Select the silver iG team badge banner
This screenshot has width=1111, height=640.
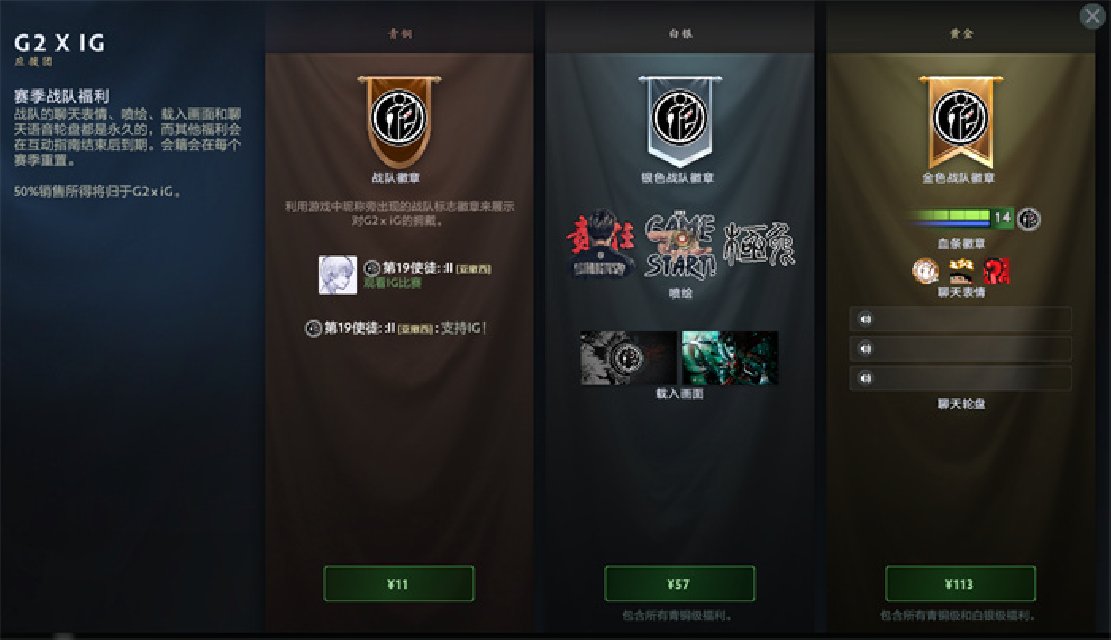pos(679,120)
